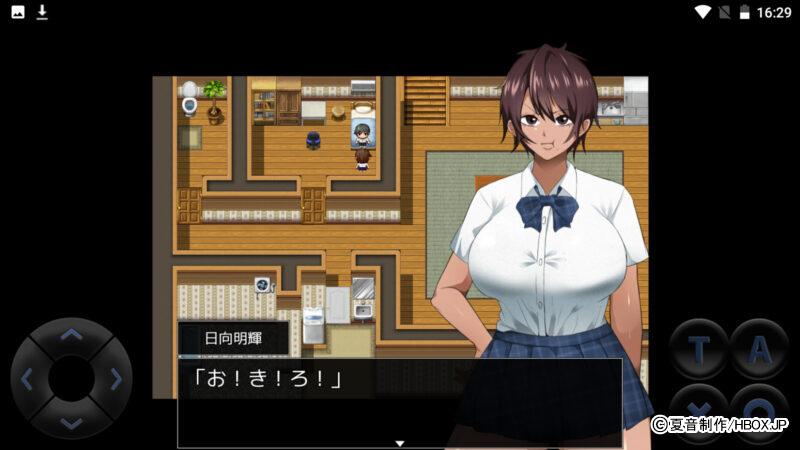Viewport: 800px width, 450px height.
Task: Tap the d-pad left arrow
Action: click(28, 379)
